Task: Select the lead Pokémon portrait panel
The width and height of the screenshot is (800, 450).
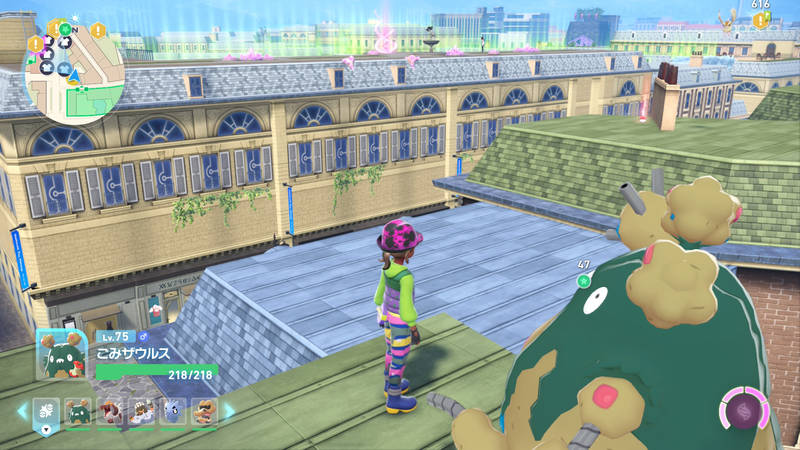Action: click(61, 355)
